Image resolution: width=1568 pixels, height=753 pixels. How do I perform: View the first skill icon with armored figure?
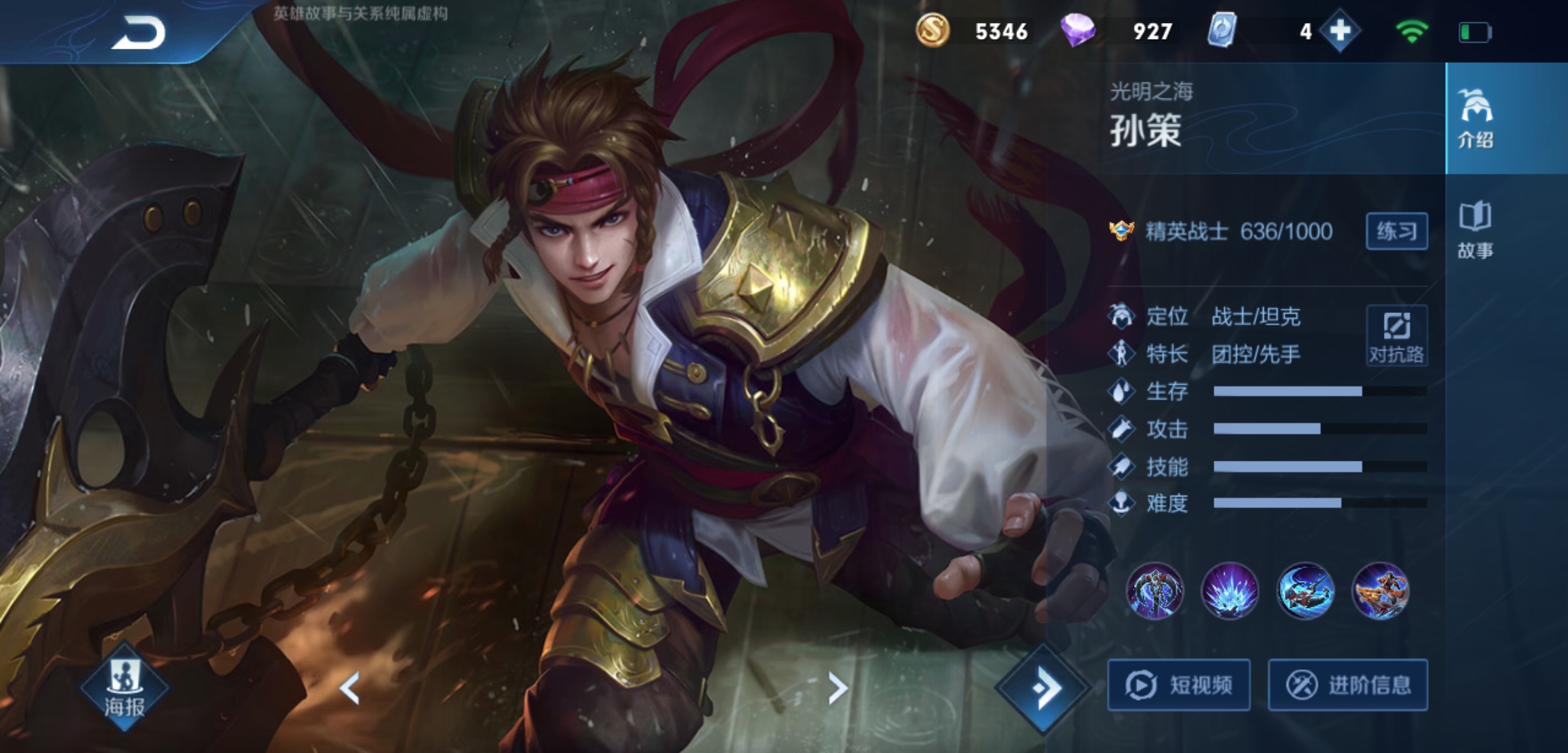[x=1155, y=591]
